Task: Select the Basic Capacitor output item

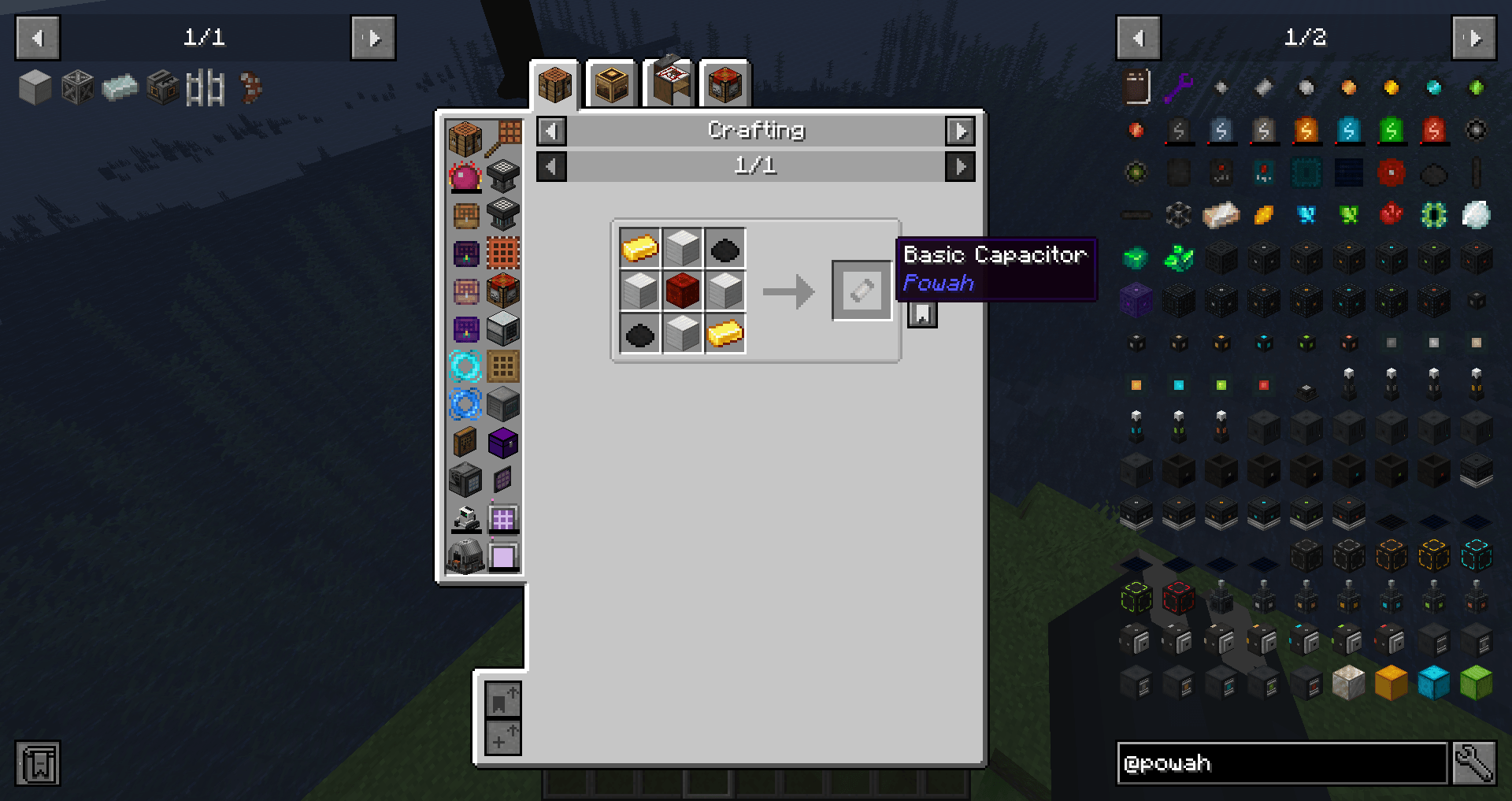Action: (x=861, y=291)
